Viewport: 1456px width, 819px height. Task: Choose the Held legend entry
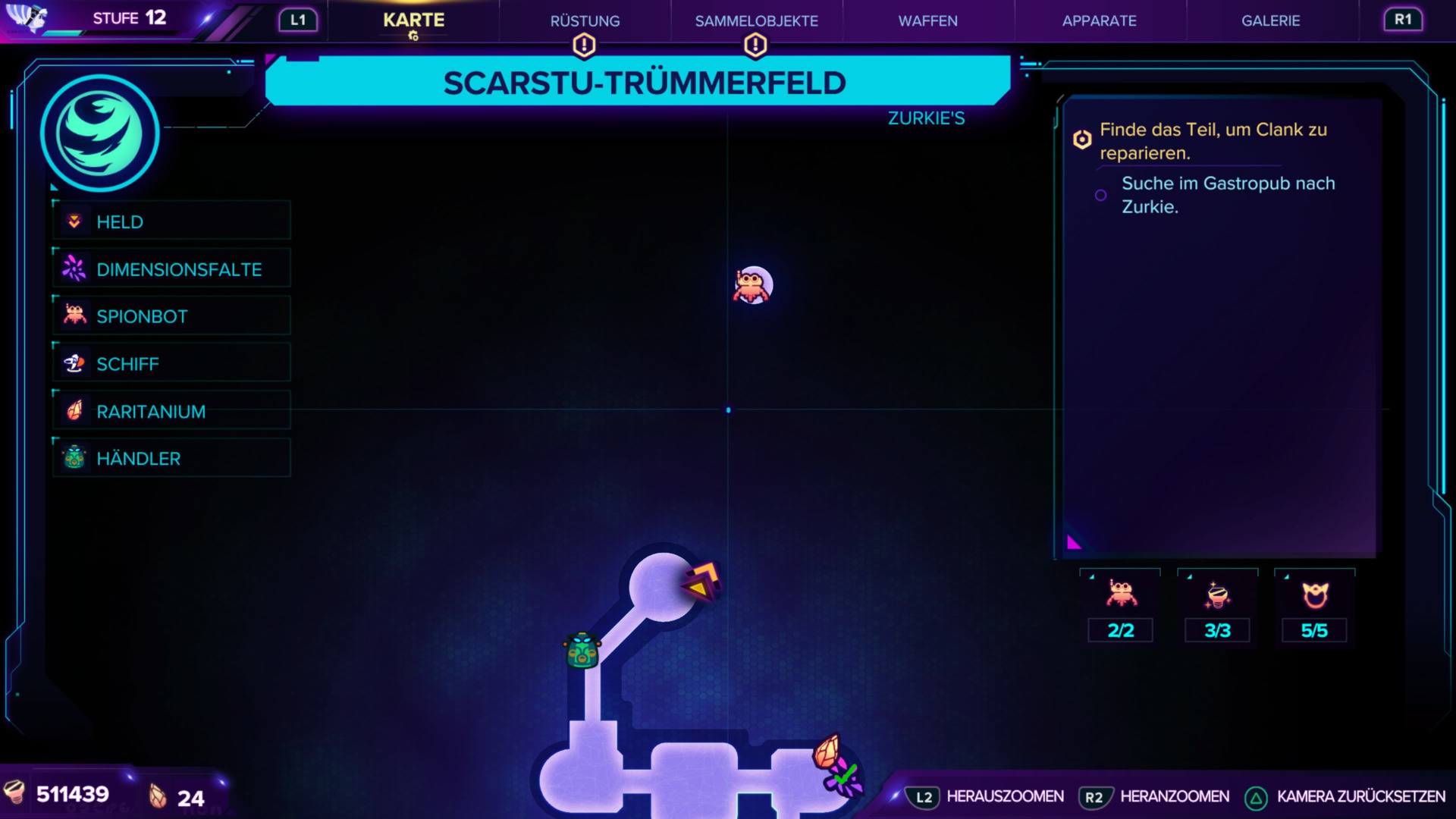point(172,221)
